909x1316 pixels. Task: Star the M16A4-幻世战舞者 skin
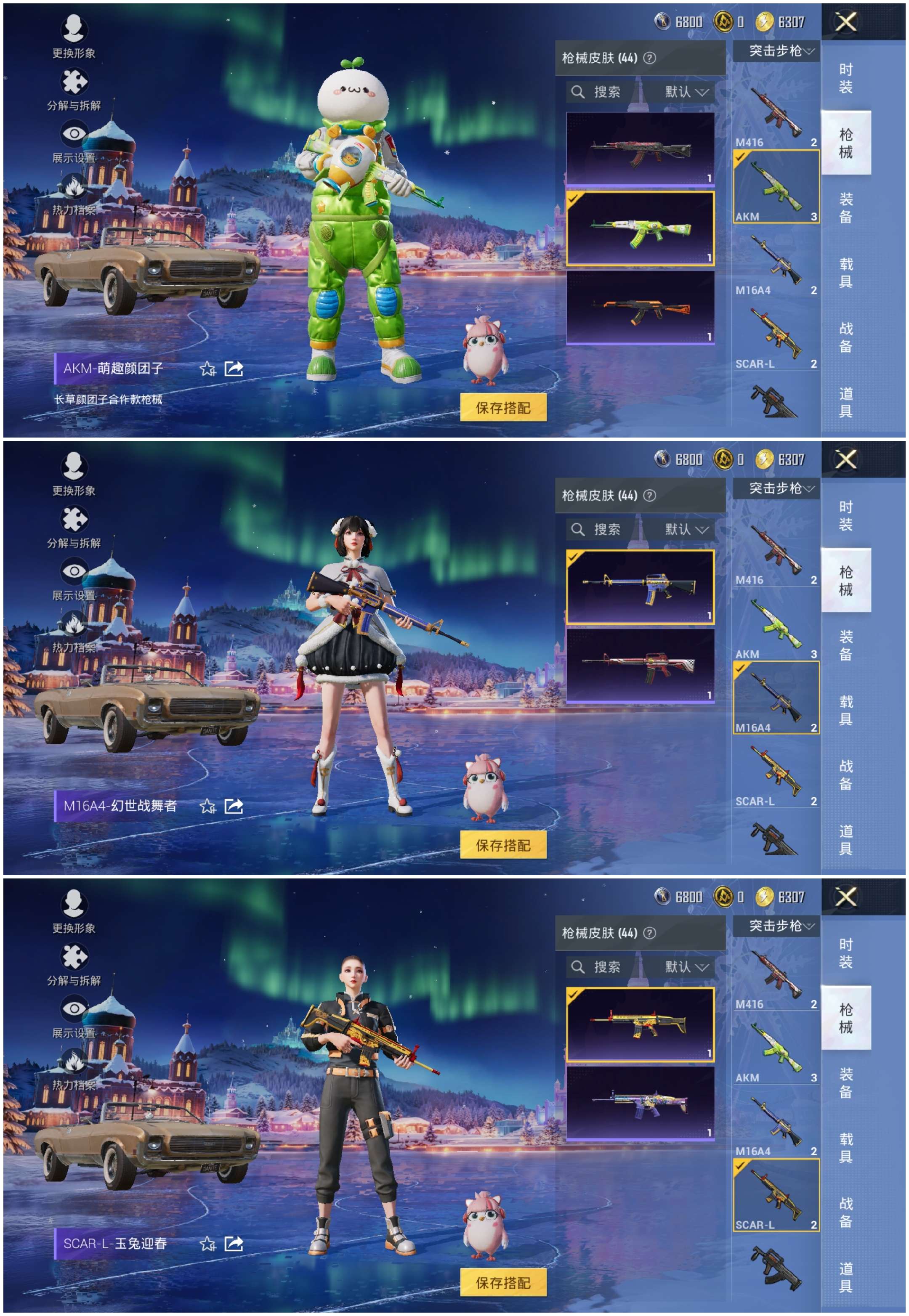208,806
